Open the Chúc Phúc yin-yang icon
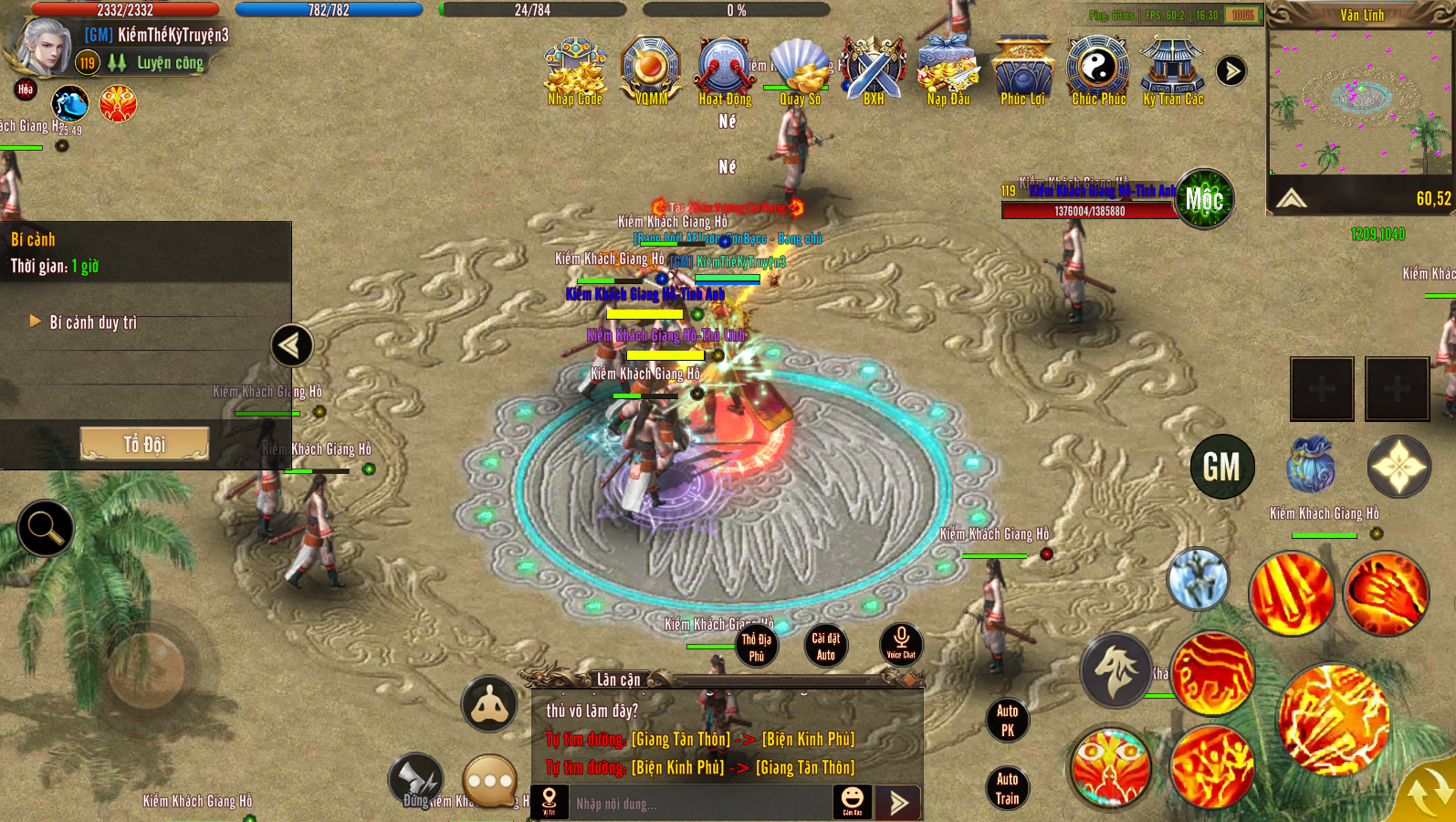This screenshot has width=1456, height=822. click(1098, 69)
